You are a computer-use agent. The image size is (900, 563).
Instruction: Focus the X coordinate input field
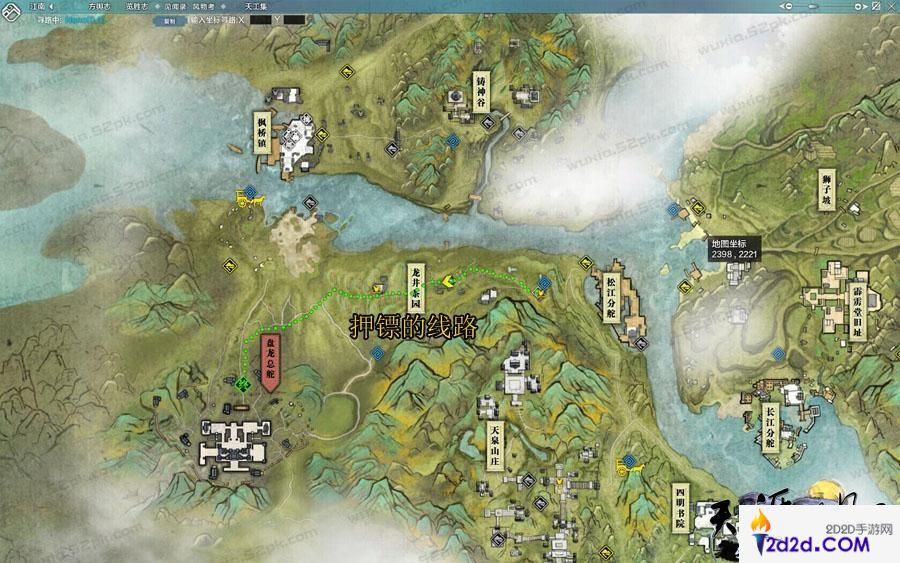tap(259, 19)
